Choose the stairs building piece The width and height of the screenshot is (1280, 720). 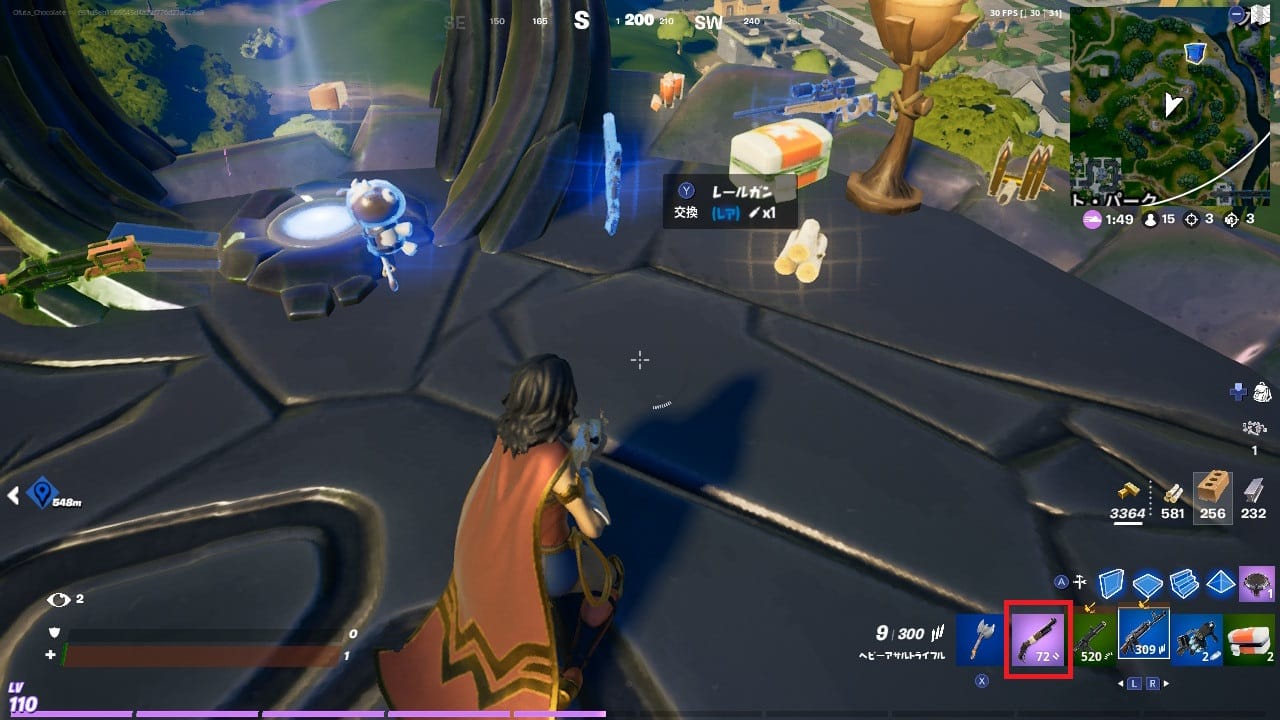coord(1185,582)
